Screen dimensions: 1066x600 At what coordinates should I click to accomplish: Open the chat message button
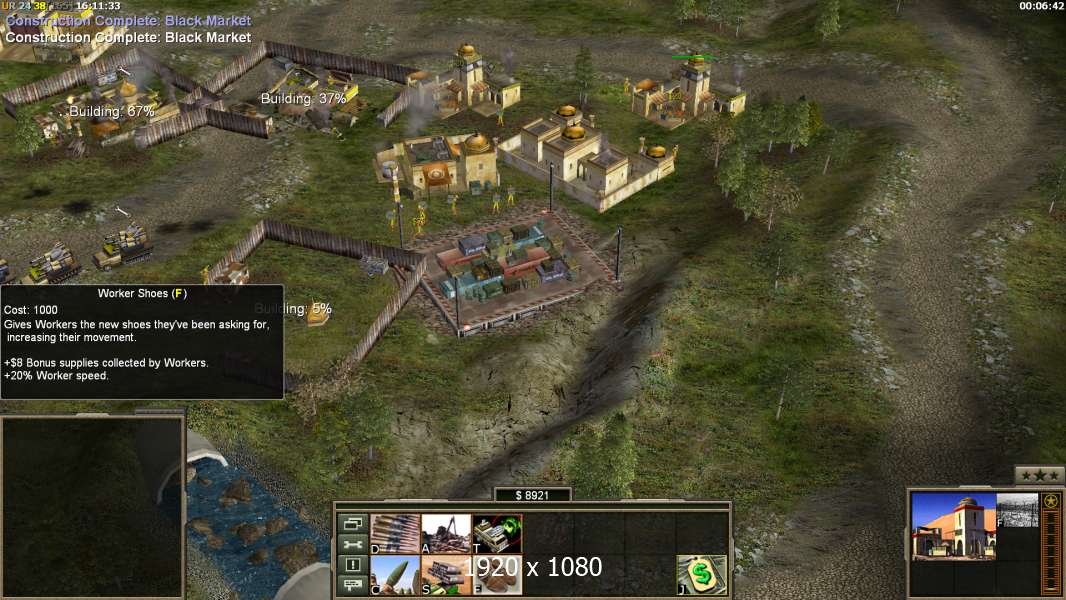[x=352, y=586]
